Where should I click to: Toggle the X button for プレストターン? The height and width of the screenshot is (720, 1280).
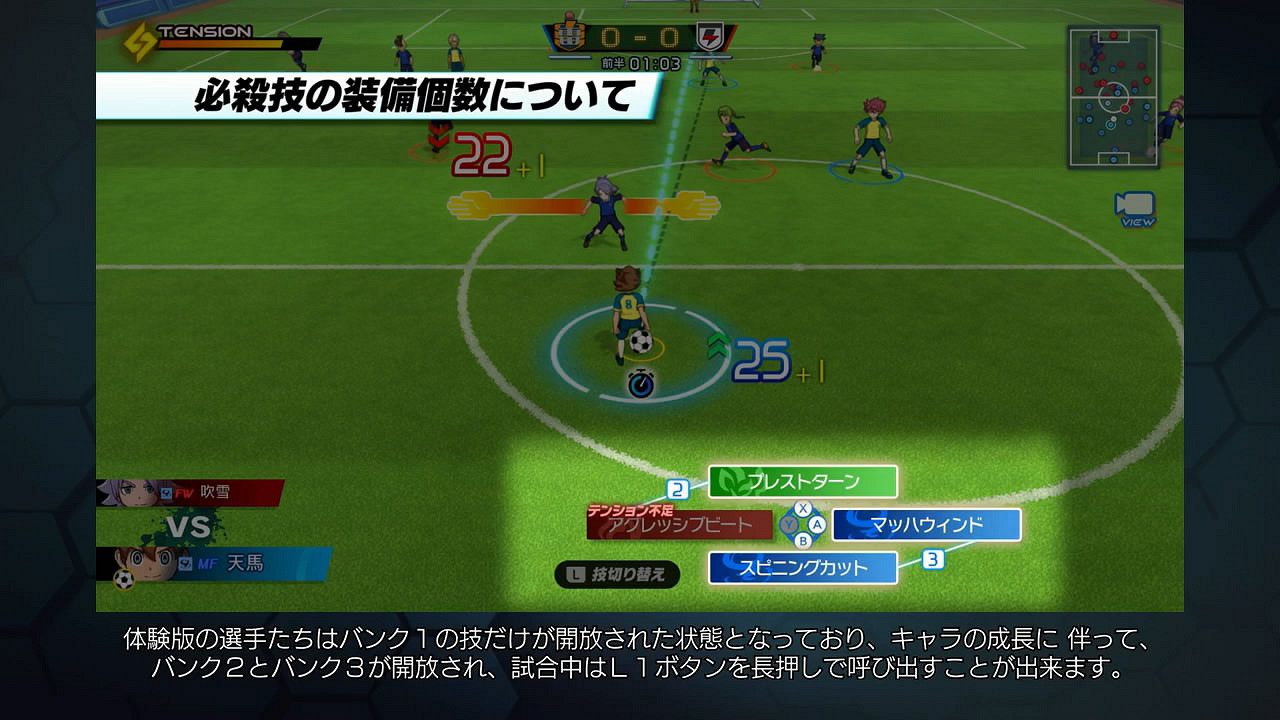coord(802,506)
